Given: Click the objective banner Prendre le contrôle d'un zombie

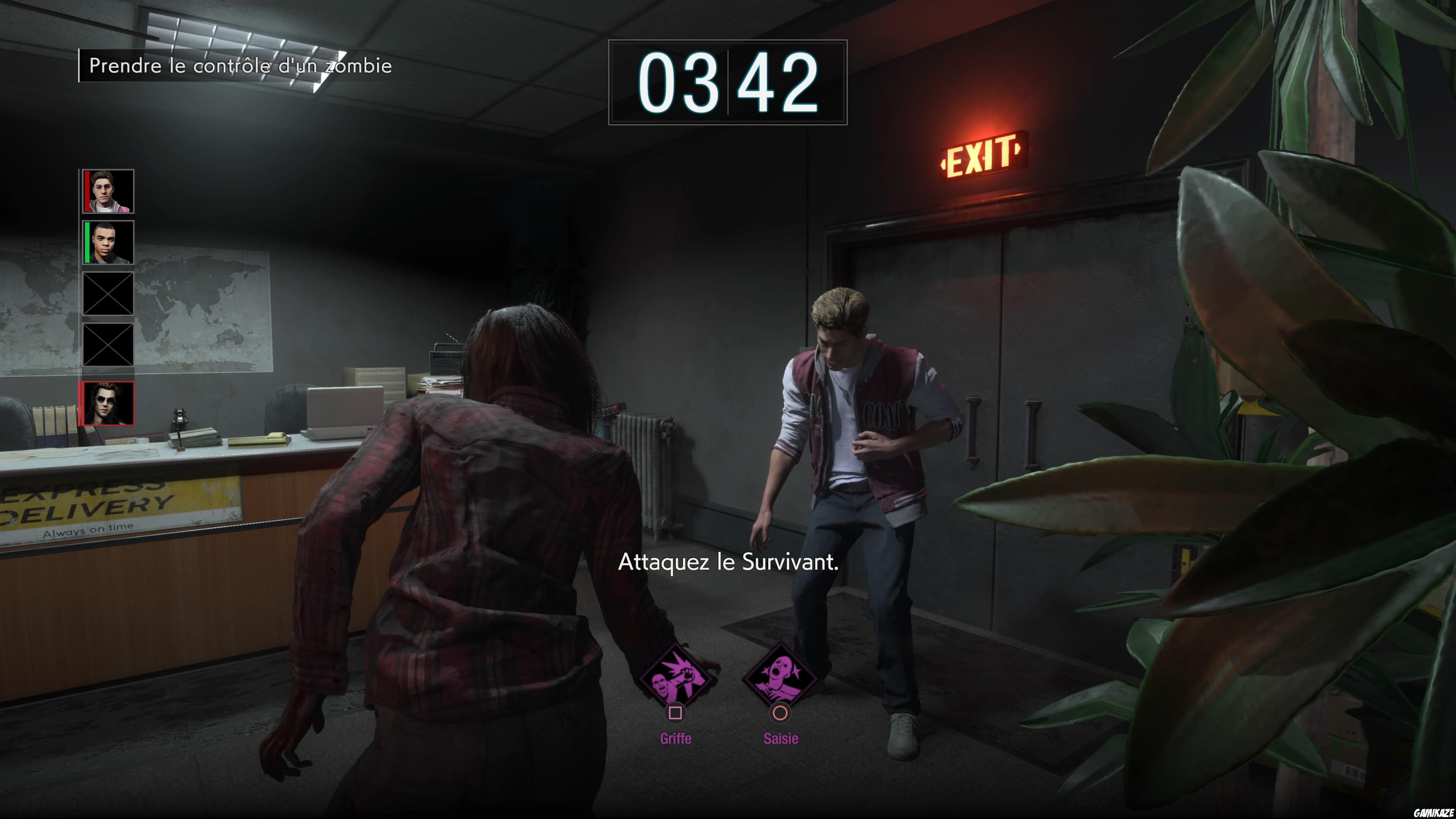Looking at the screenshot, I should point(240,66).
